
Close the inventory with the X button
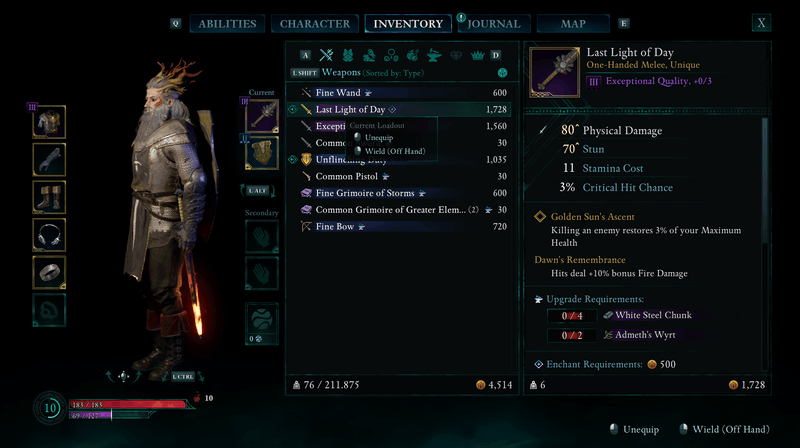coord(762,23)
